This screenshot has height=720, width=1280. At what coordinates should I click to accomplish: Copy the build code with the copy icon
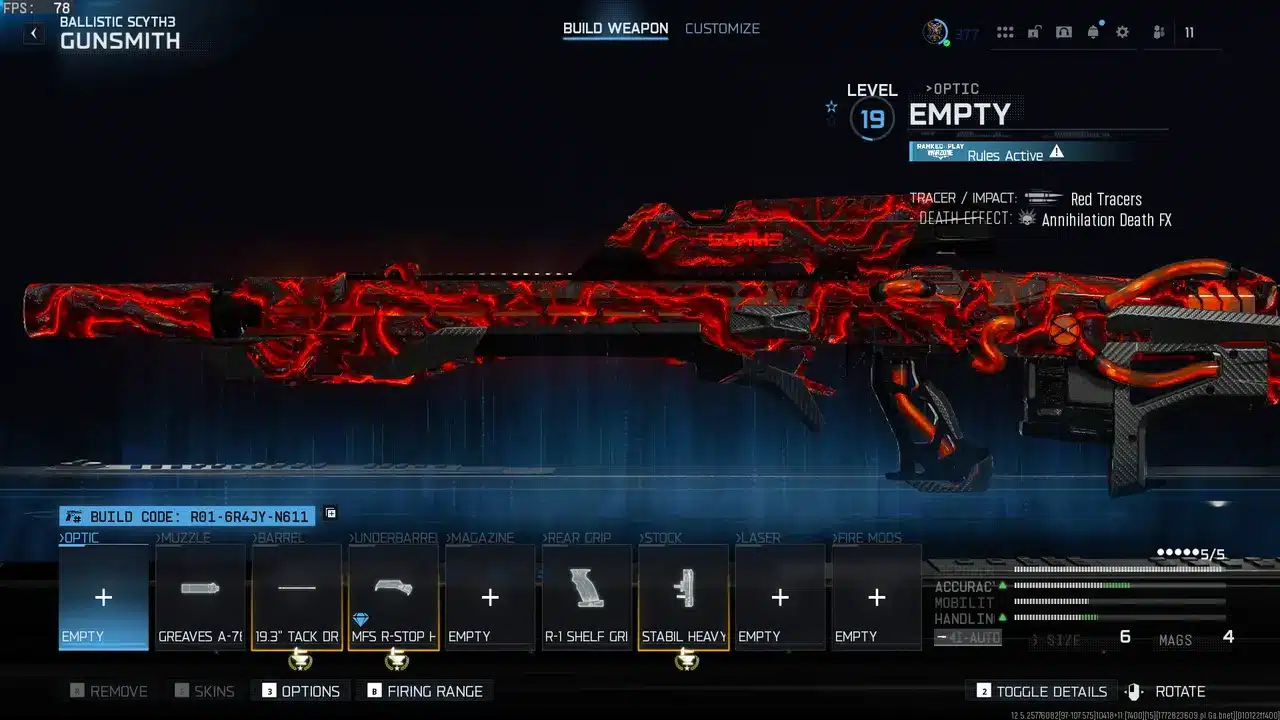(x=331, y=514)
